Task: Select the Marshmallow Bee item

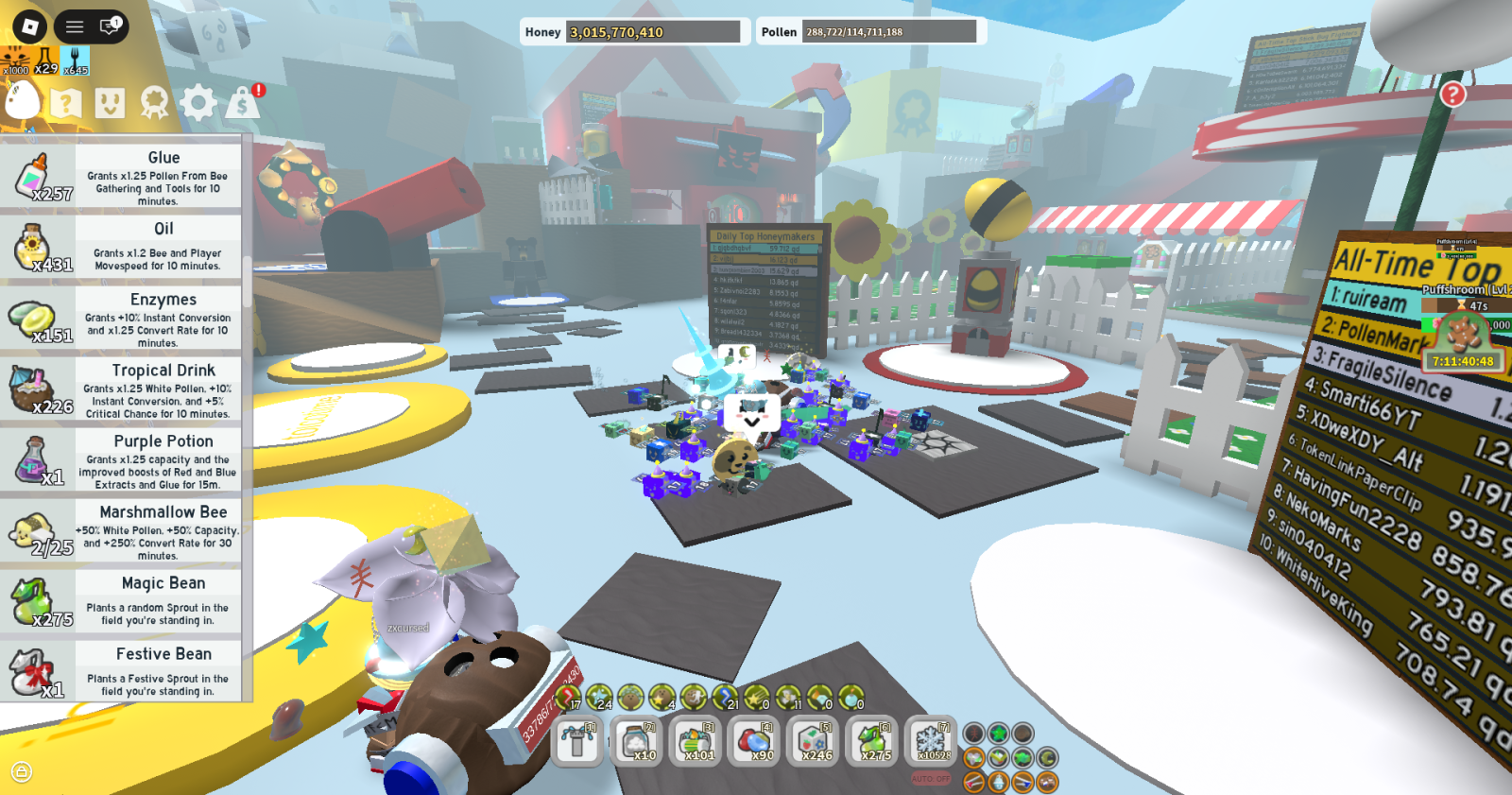Action: point(121,530)
